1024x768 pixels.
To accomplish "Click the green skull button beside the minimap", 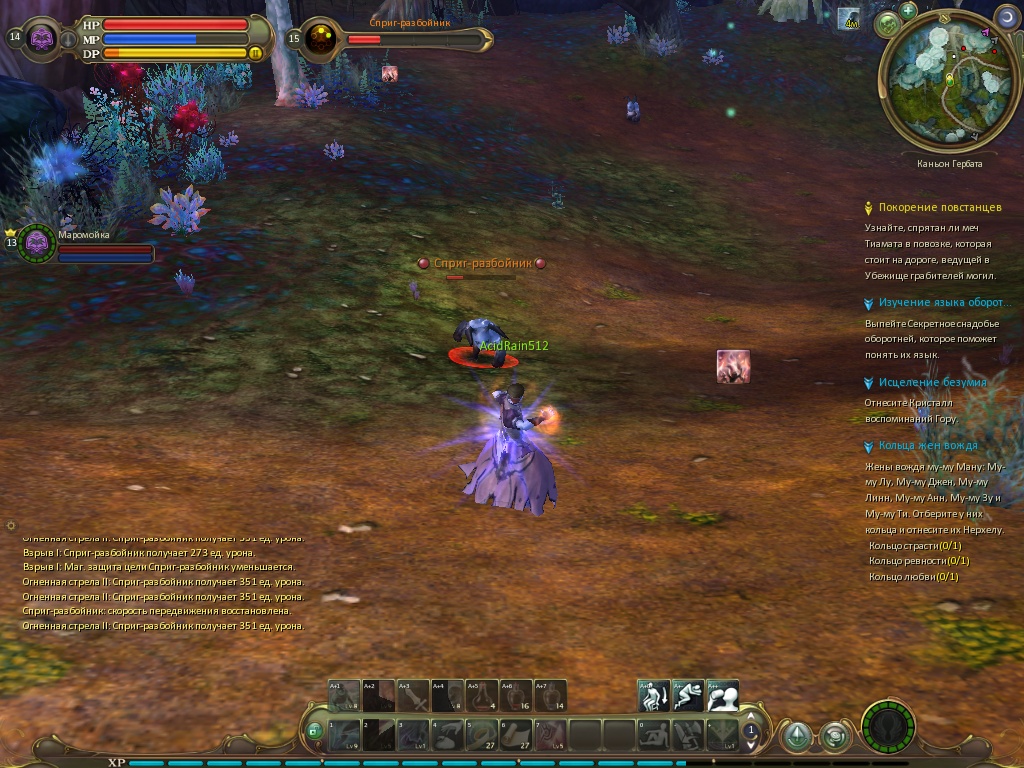I will pyautogui.click(x=886, y=25).
